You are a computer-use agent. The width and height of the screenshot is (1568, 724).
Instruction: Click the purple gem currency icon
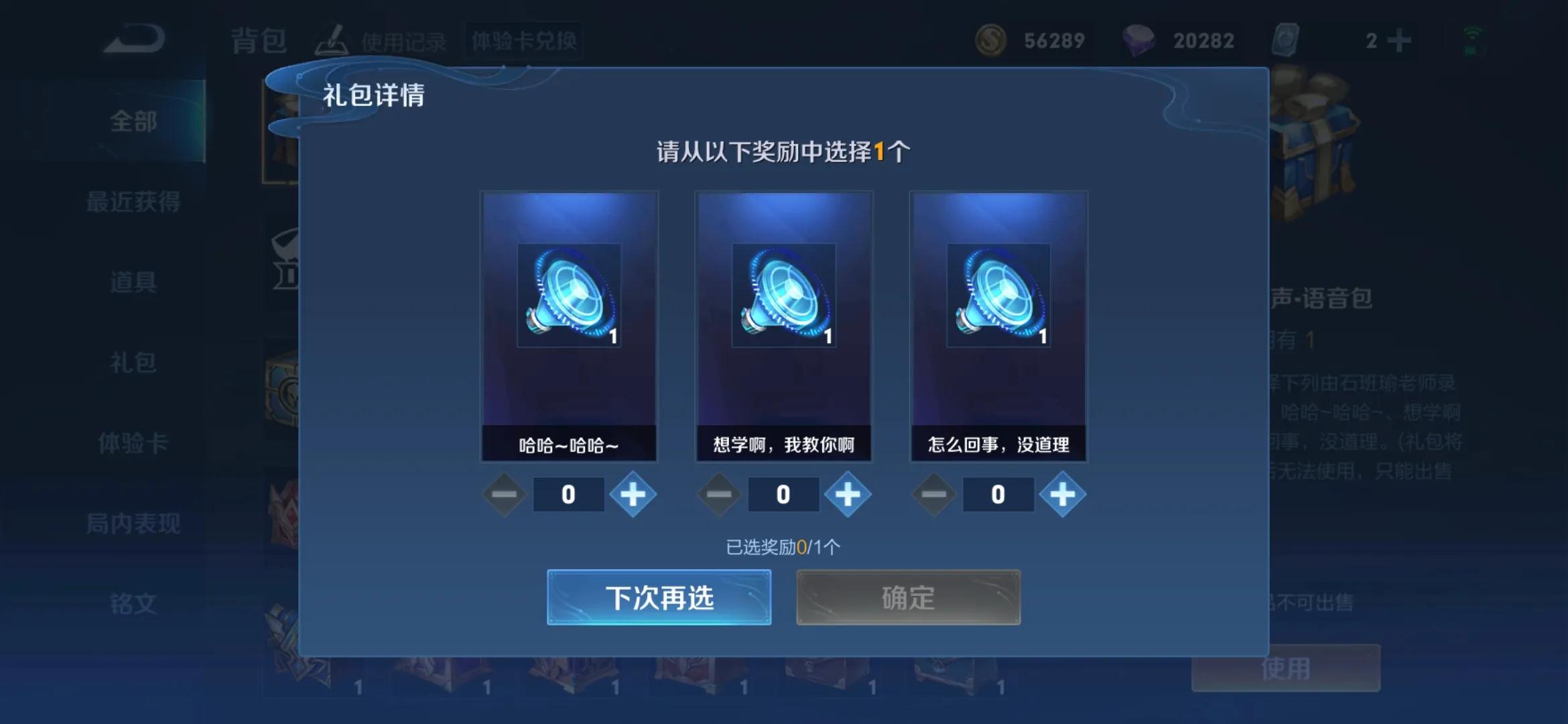(1139, 40)
